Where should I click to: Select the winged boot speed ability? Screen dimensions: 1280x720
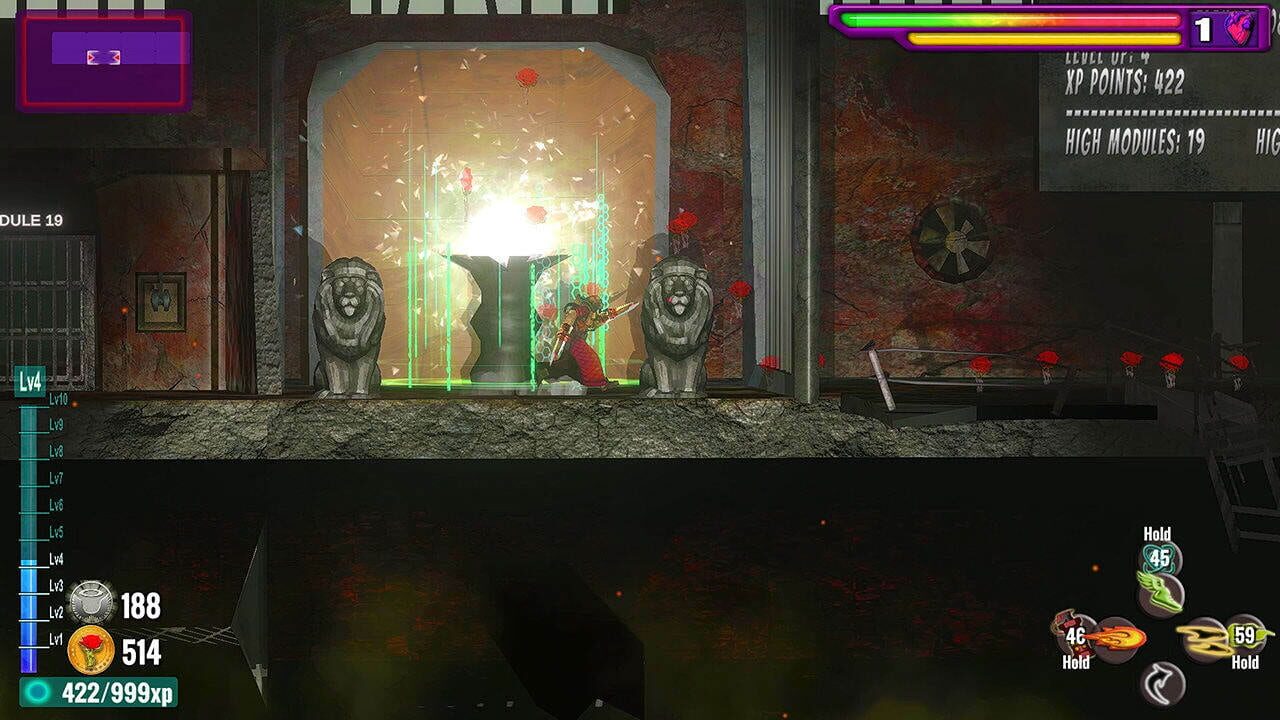click(1162, 593)
